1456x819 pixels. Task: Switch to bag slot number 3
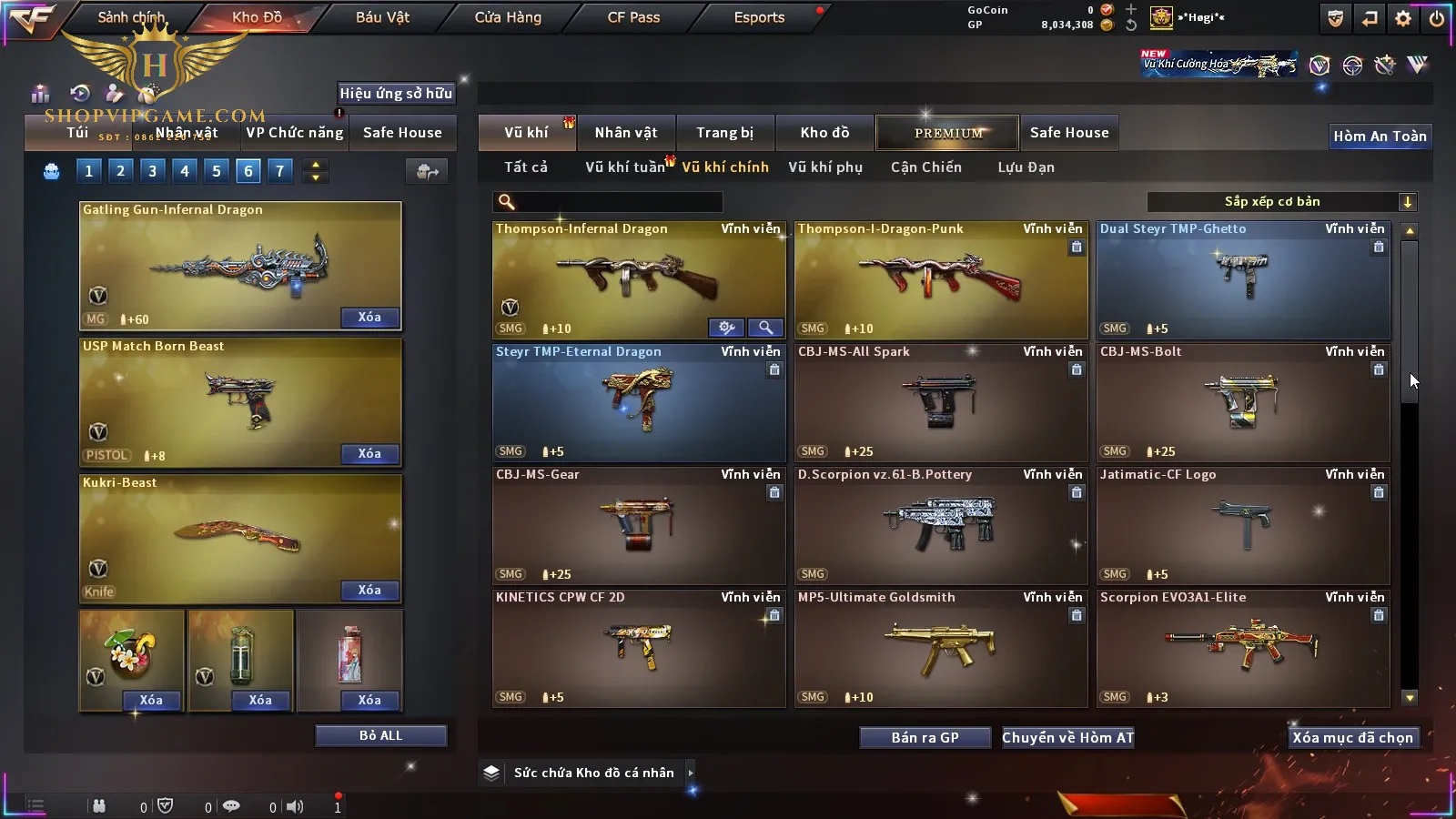click(x=152, y=170)
